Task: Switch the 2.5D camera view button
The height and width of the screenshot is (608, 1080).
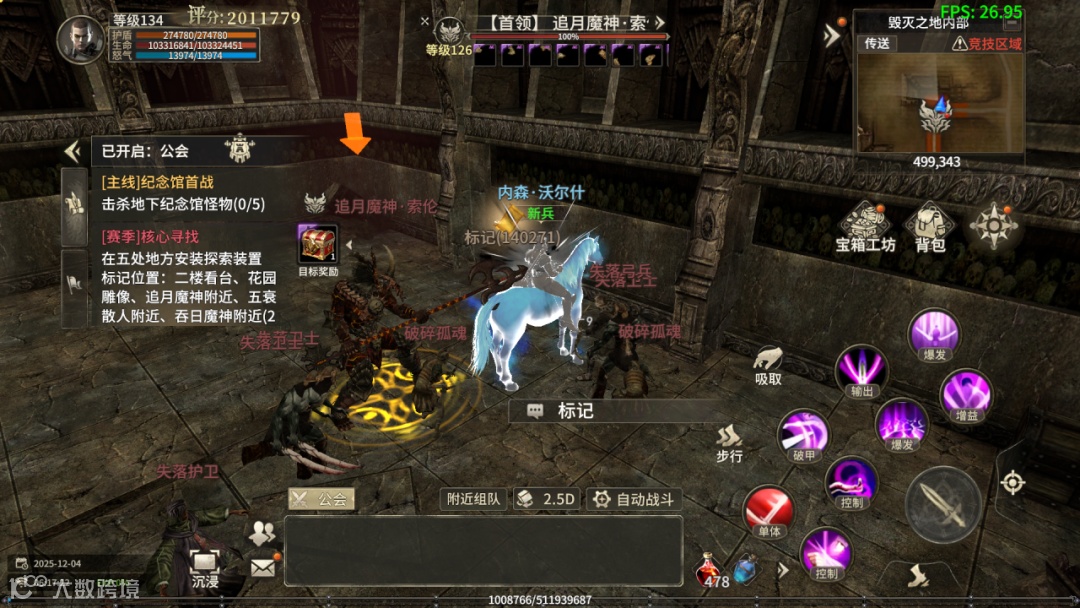Action: (x=546, y=499)
